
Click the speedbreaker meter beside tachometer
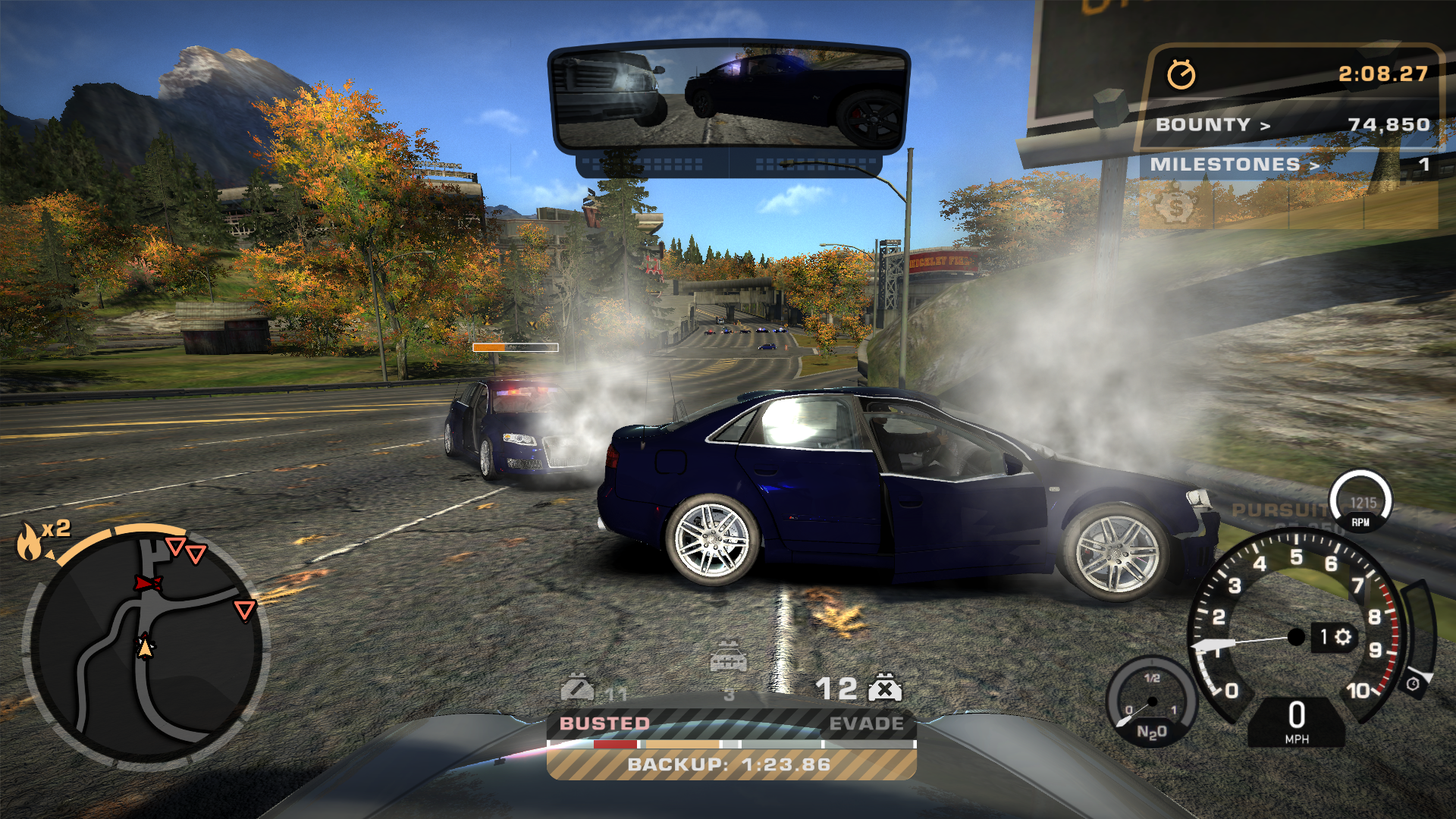(x=1420, y=635)
